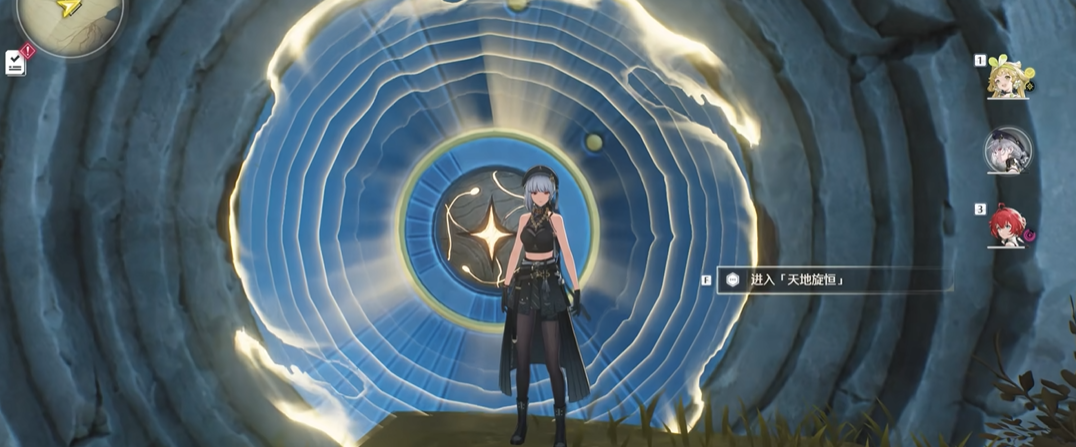Select the silver-haired active character portrait
1076x447 pixels.
[1006, 151]
